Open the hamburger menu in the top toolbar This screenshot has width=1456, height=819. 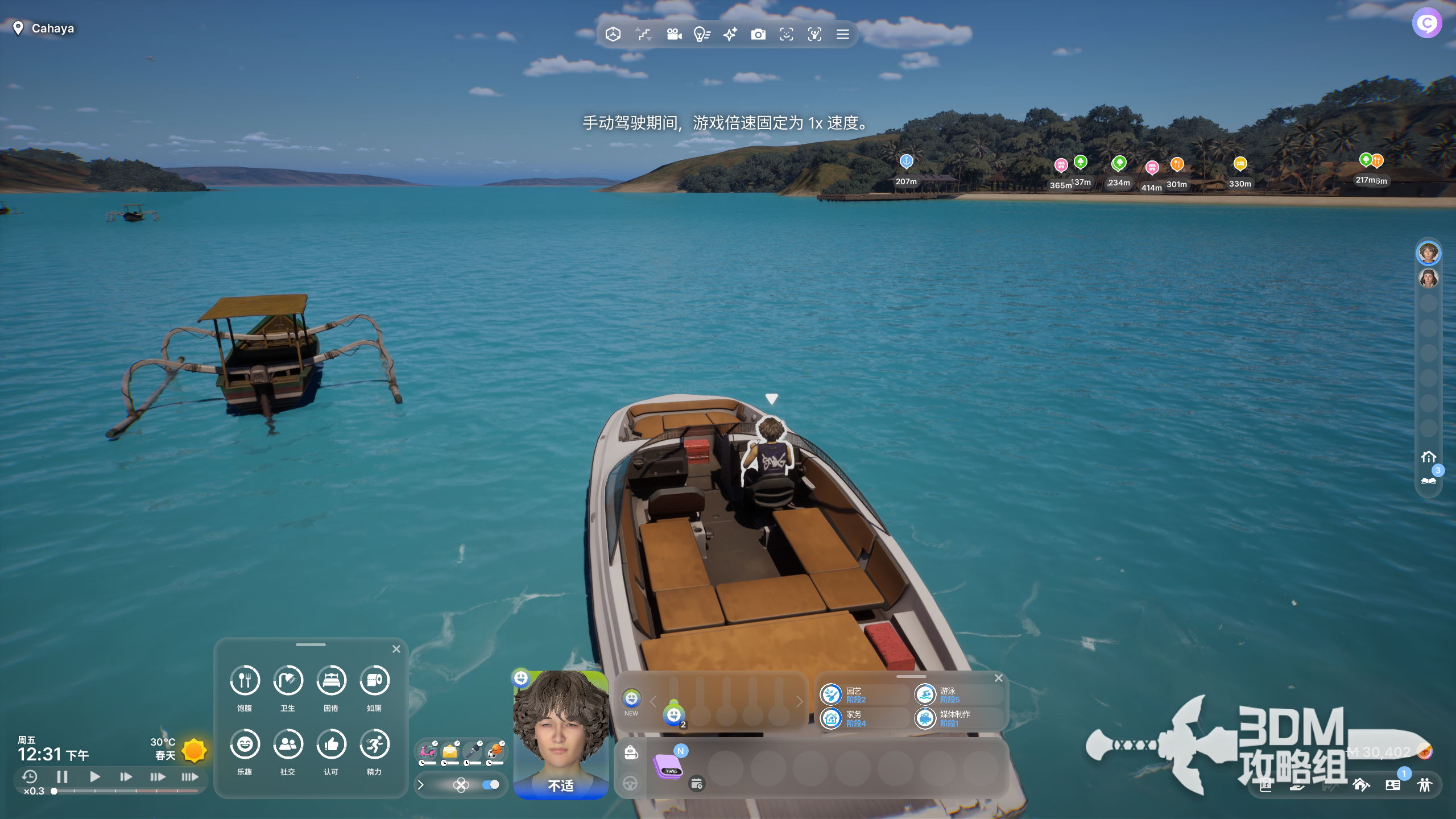pyautogui.click(x=842, y=35)
